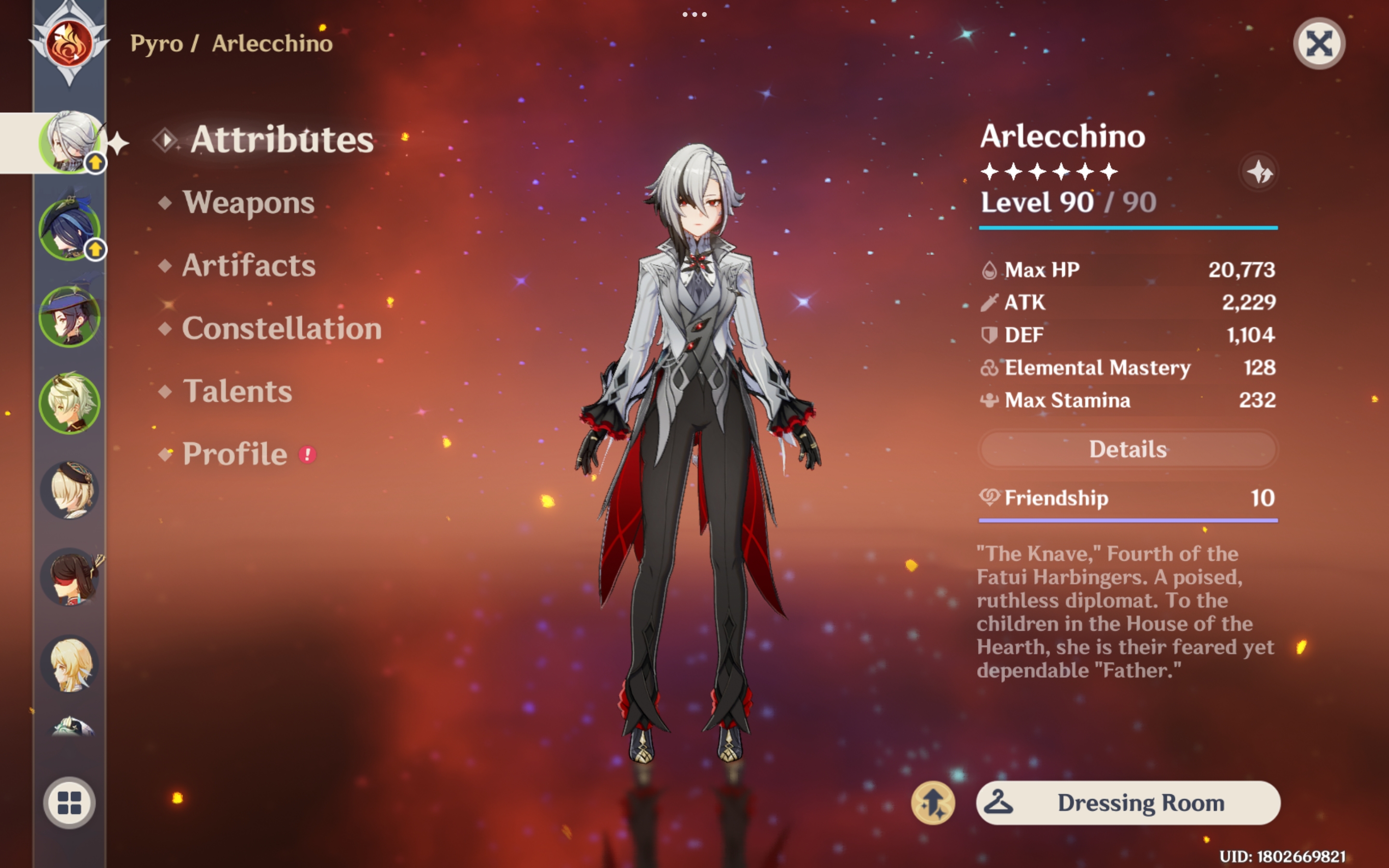The width and height of the screenshot is (1389, 868).
Task: Switch to the Talents section
Action: click(x=237, y=392)
